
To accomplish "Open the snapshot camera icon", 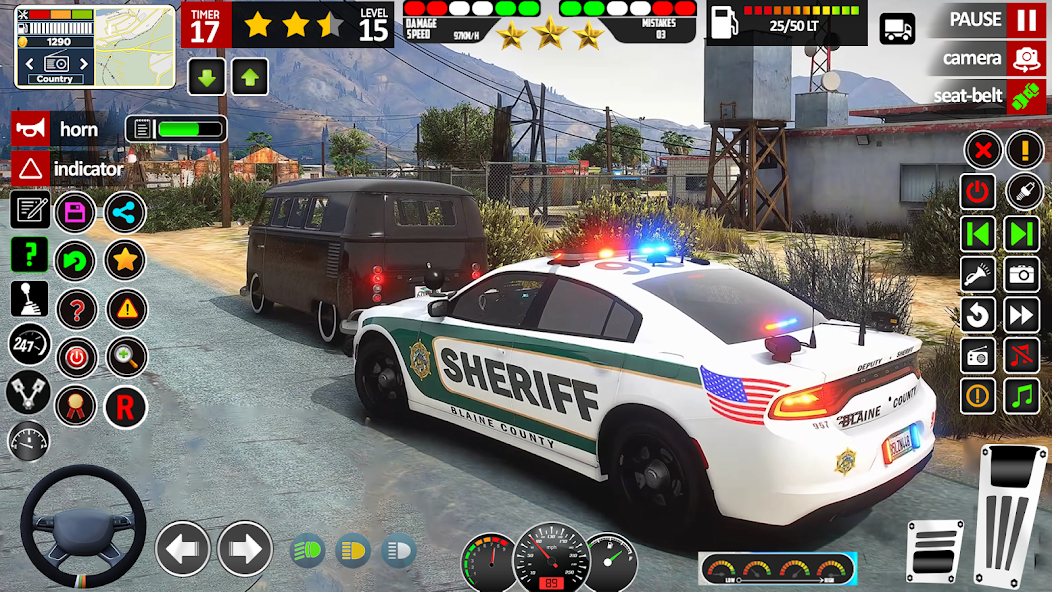I will coord(1022,273).
